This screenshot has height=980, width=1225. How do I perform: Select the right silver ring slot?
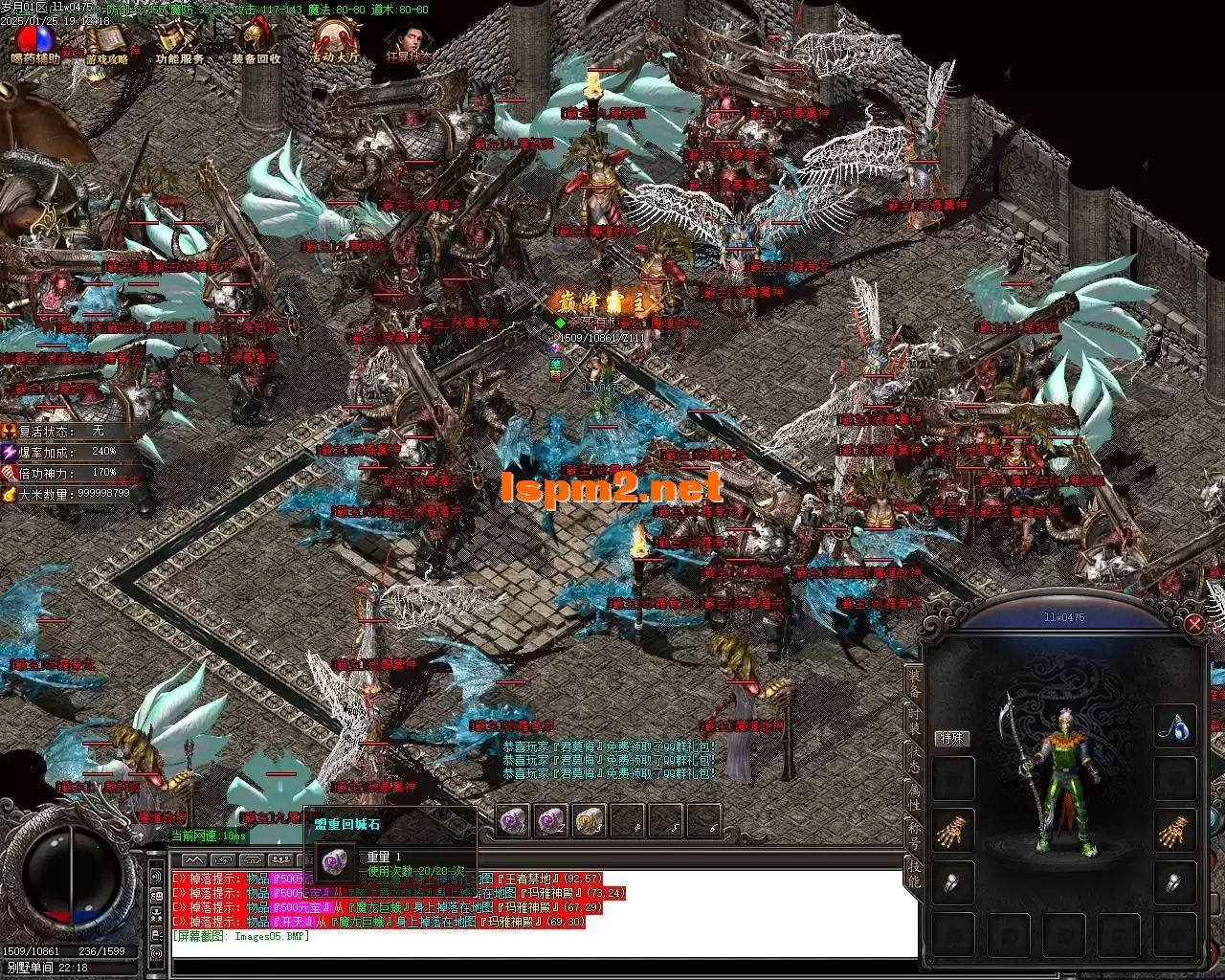pos(1174,883)
